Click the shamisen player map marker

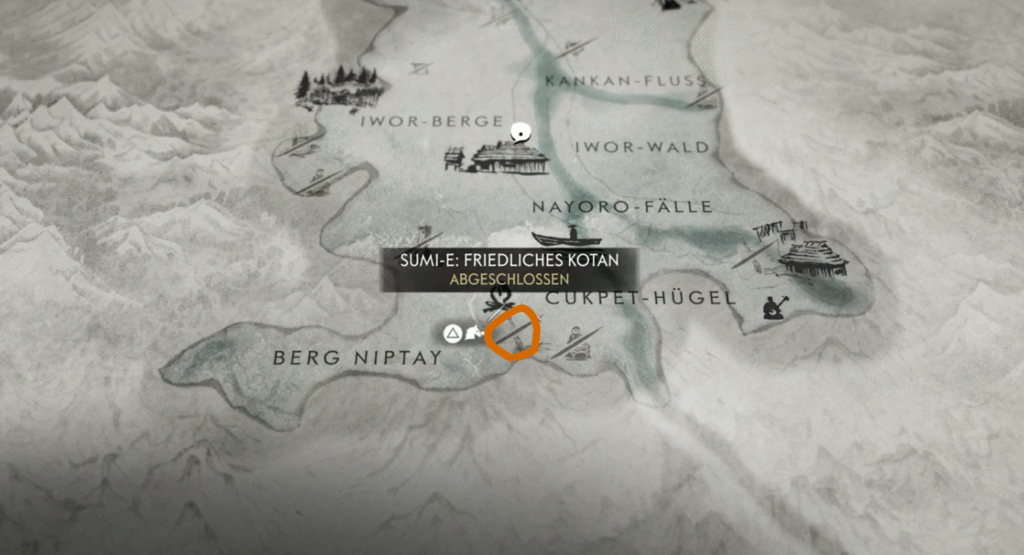click(x=773, y=307)
